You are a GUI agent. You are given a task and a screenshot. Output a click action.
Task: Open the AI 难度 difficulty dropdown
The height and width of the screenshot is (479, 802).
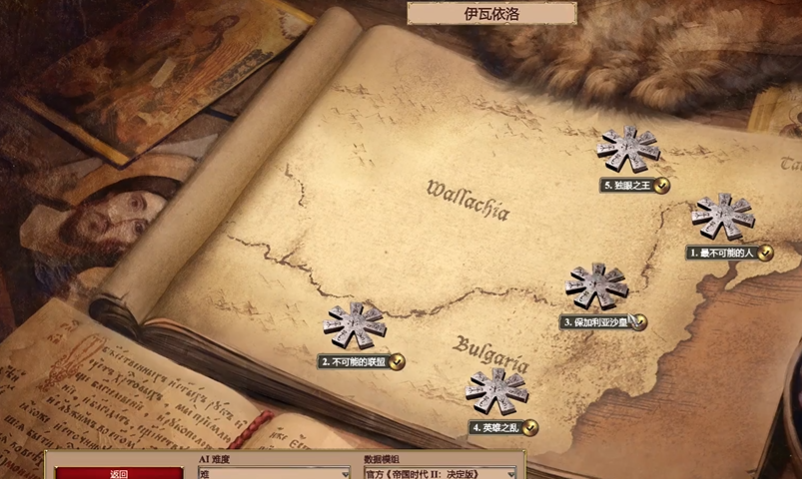(x=273, y=473)
